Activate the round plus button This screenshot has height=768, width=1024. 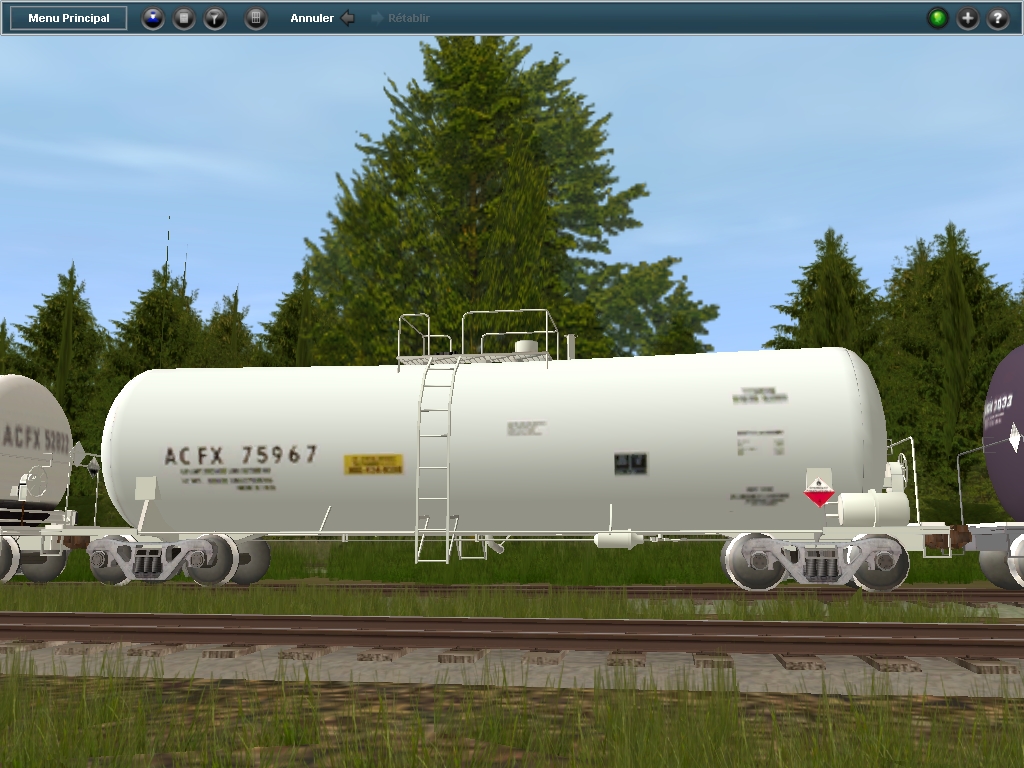click(968, 18)
